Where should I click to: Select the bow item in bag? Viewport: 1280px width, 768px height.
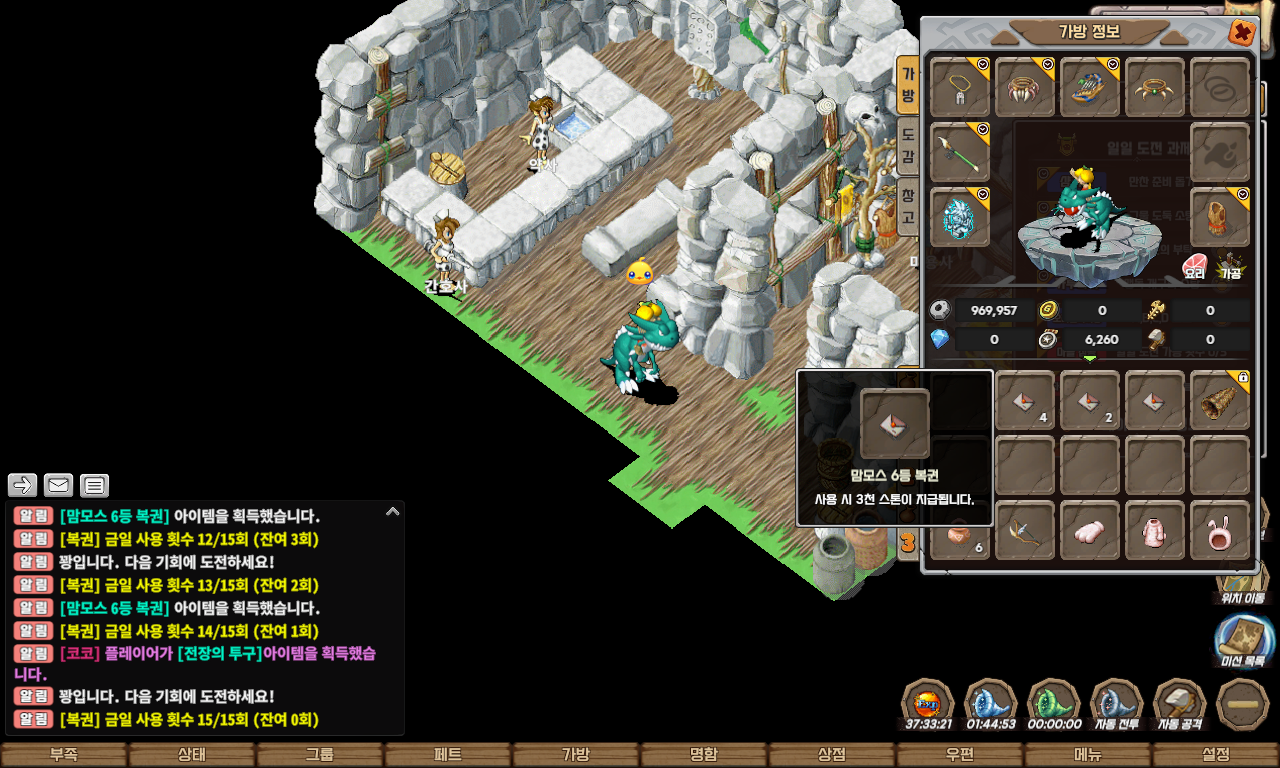click(x=1025, y=530)
